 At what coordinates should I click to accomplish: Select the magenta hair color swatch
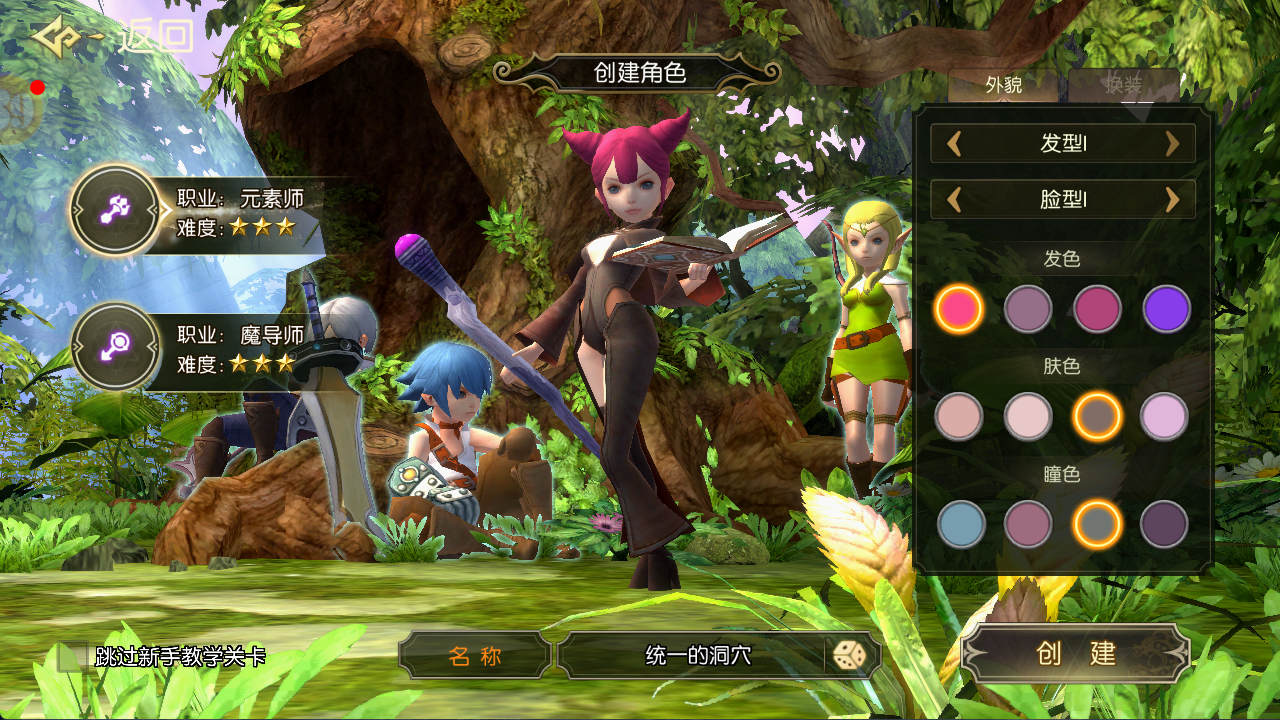point(1097,309)
